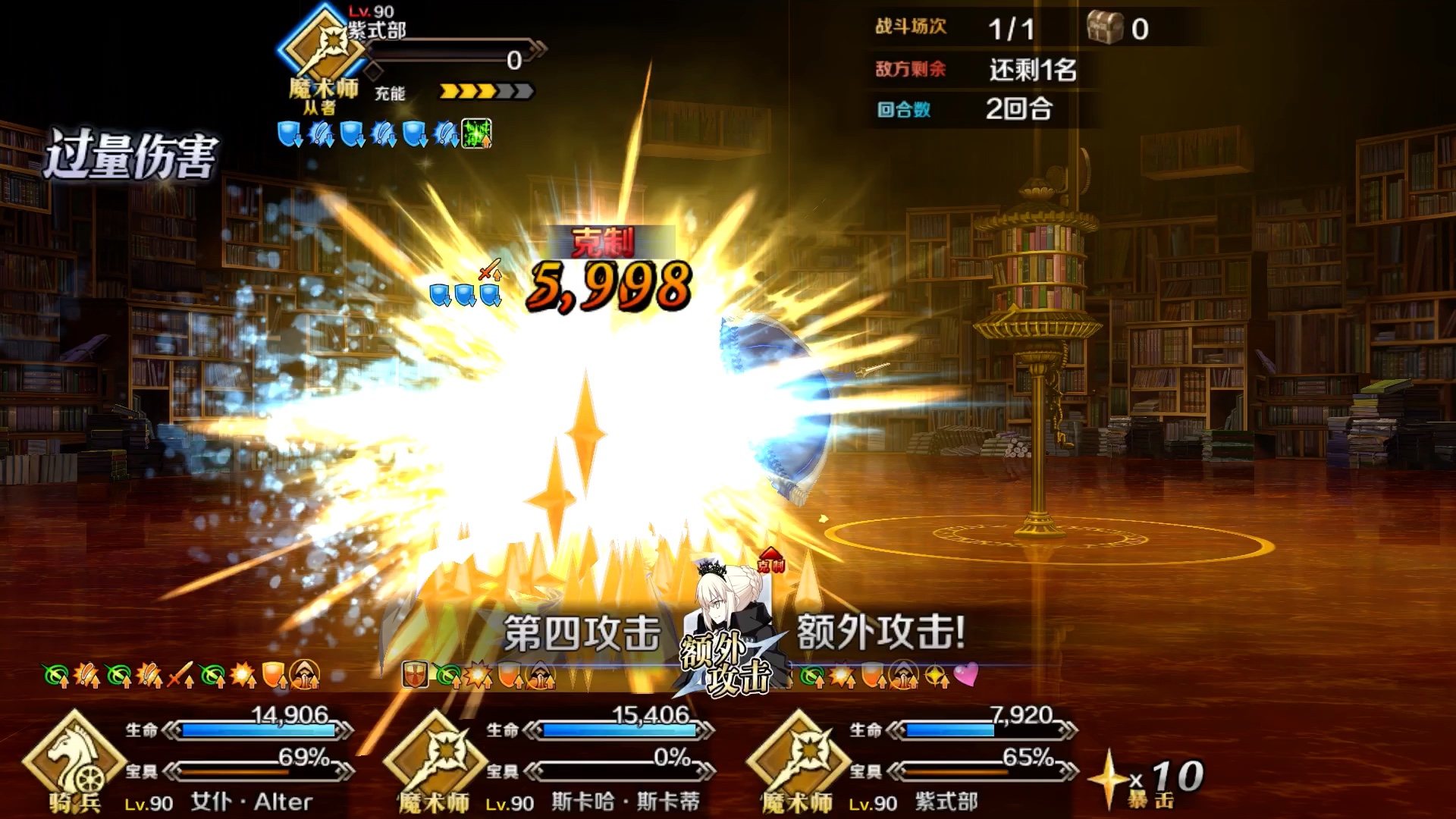This screenshot has width=1456, height=819.
Task: Inspect the enemy's green status buff icon
Action: coord(477,134)
